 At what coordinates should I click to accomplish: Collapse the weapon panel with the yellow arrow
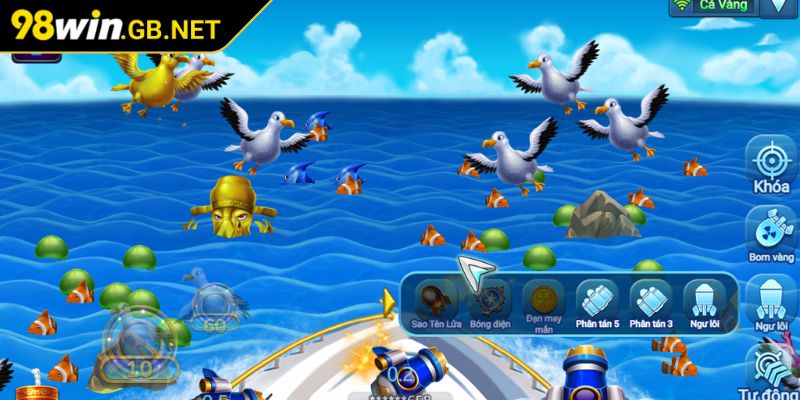tap(388, 301)
